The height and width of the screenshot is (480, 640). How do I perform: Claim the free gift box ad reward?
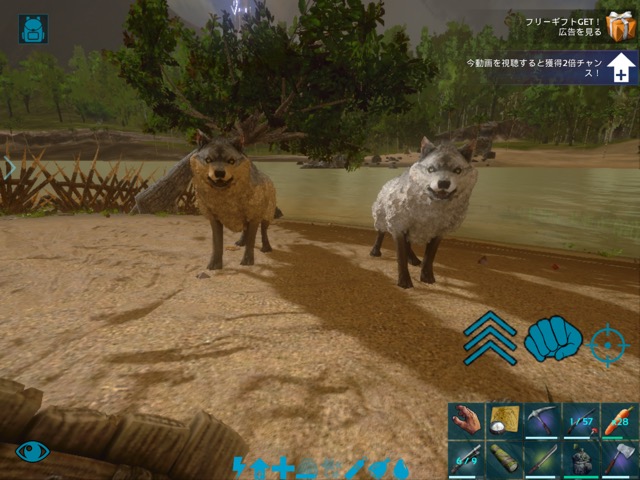pyautogui.click(x=621, y=26)
